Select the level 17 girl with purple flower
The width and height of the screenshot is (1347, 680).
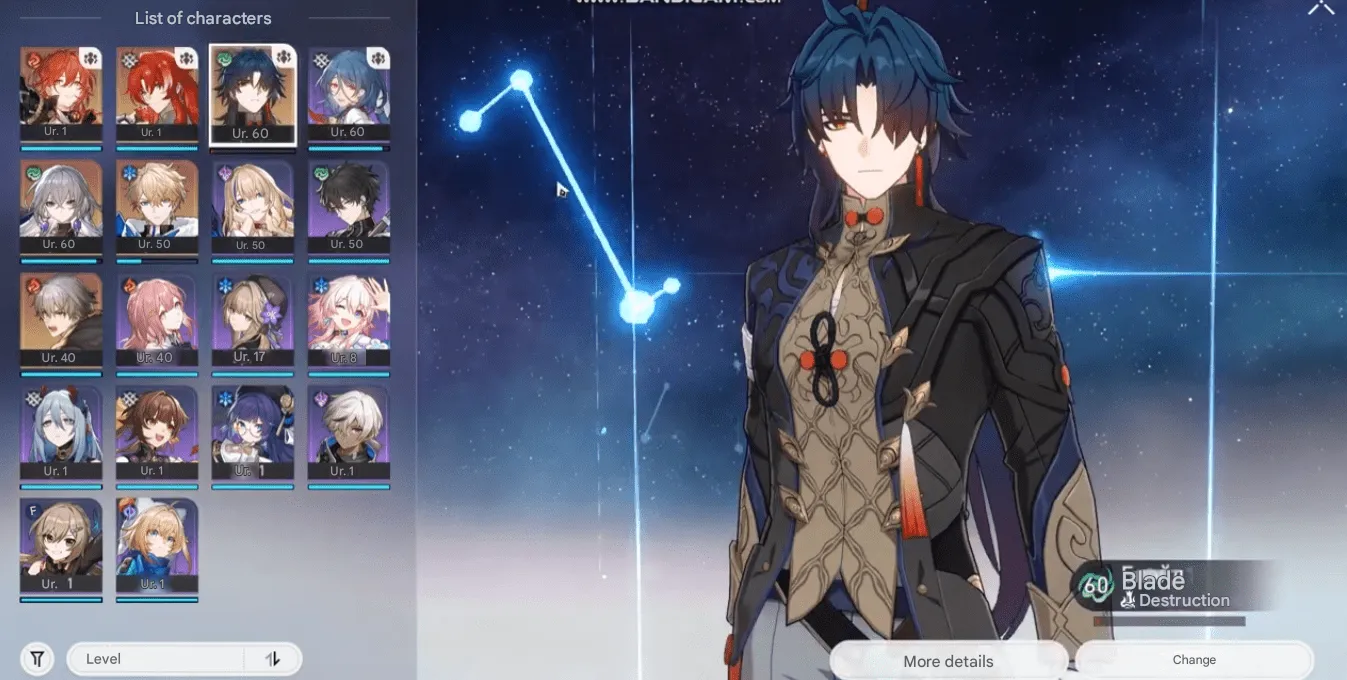[252, 320]
